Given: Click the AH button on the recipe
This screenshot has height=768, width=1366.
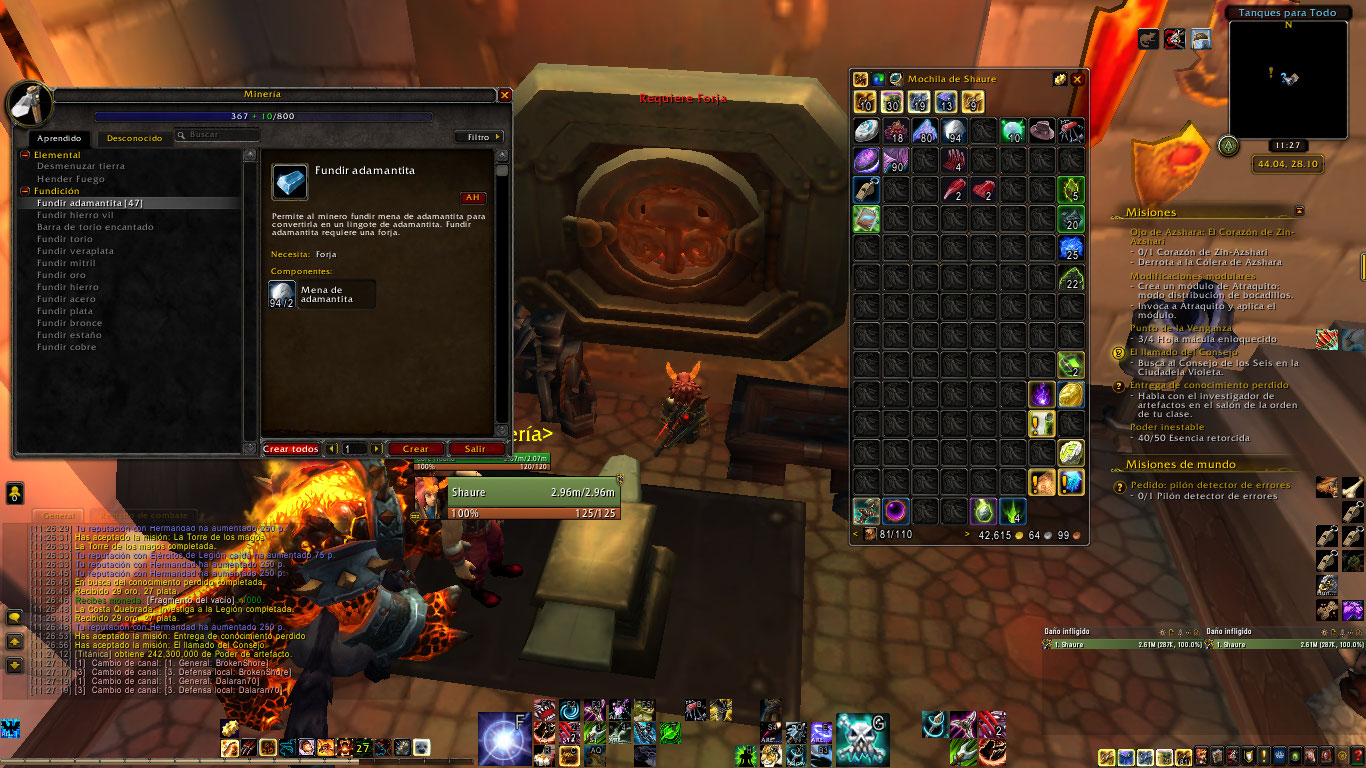Looking at the screenshot, I should click(x=472, y=197).
